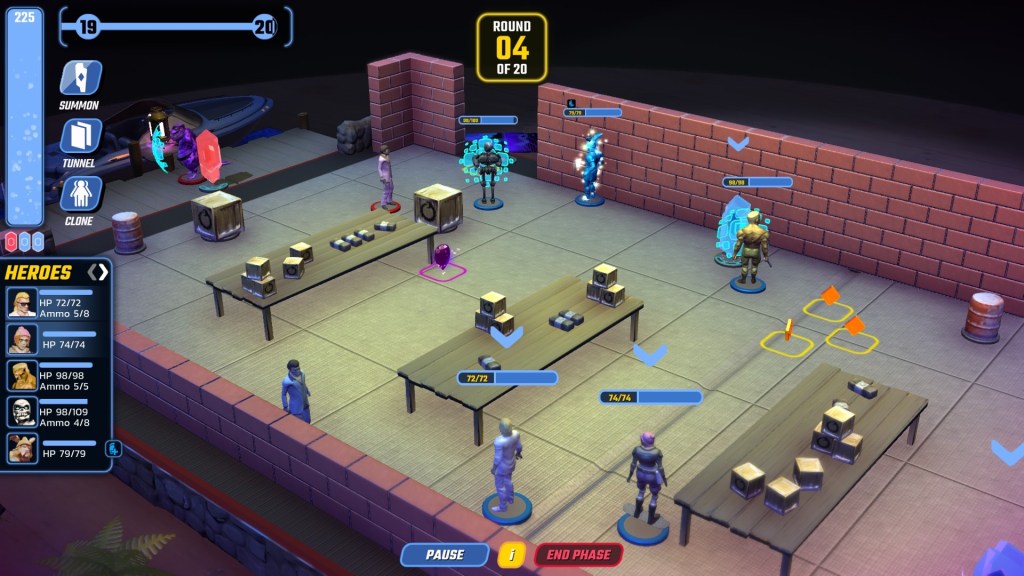Click the blue figure icon beside the last hero
1024x576 pixels.
(x=114, y=448)
